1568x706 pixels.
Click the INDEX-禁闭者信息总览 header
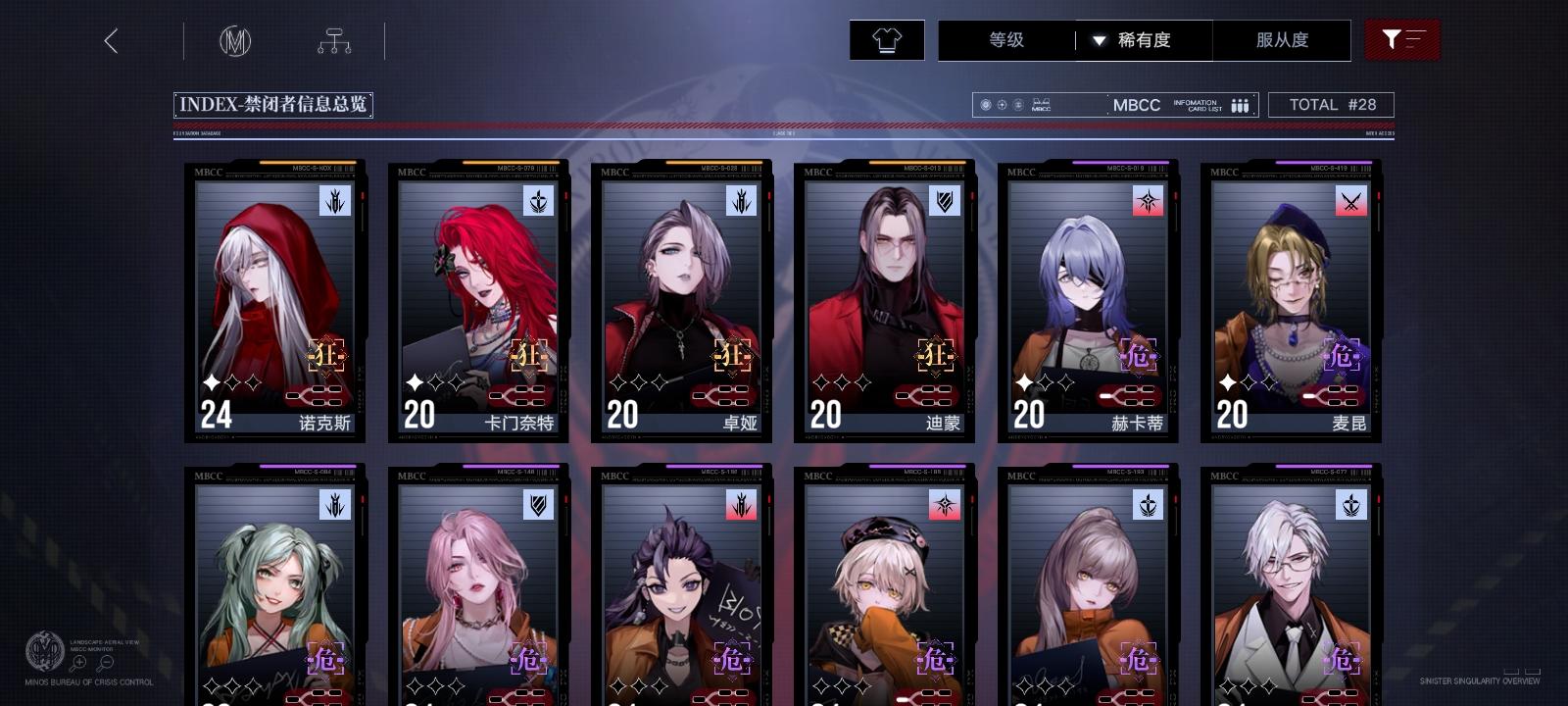click(275, 104)
